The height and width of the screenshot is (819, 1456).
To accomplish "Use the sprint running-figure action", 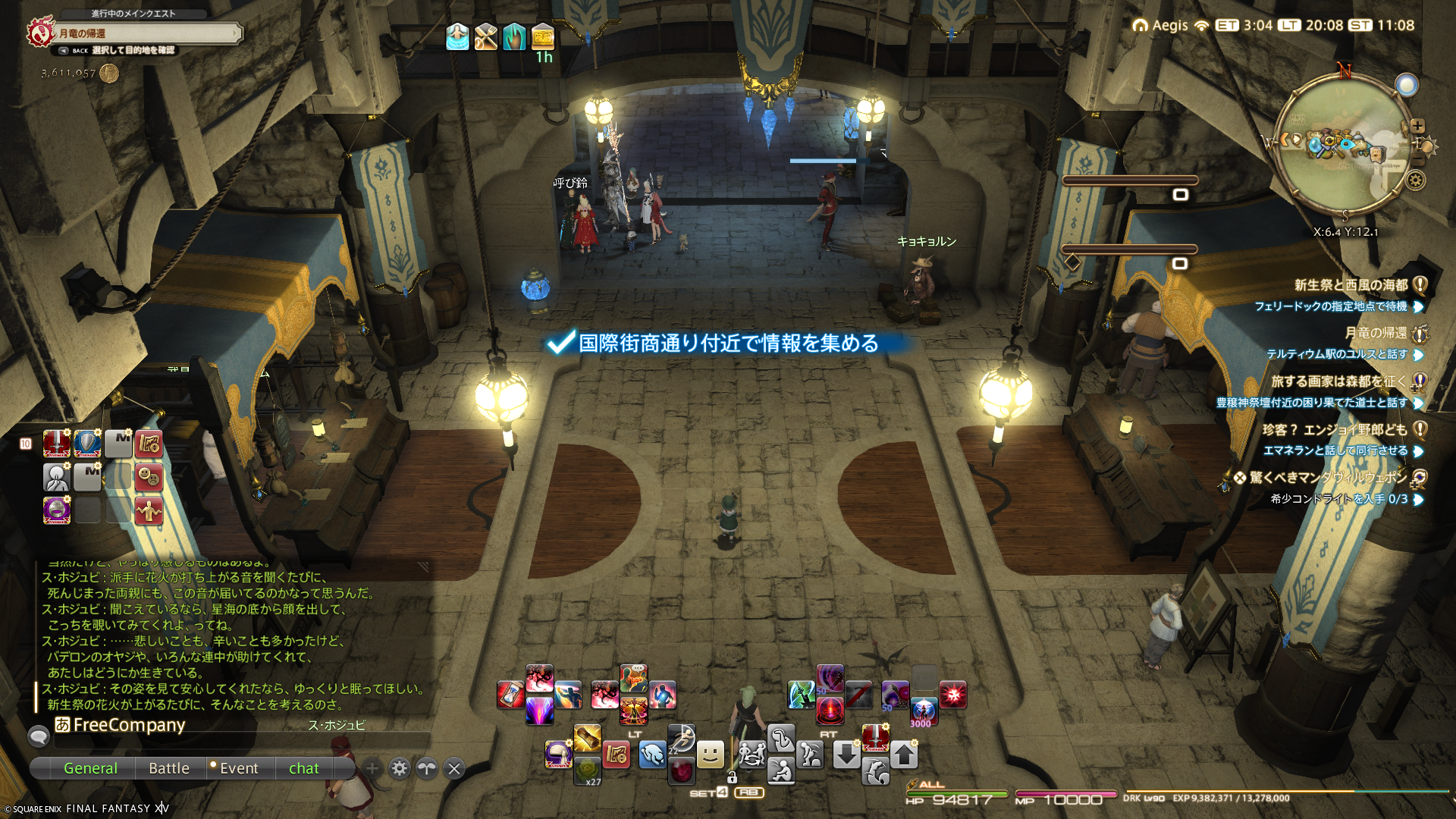I will coord(681,736).
